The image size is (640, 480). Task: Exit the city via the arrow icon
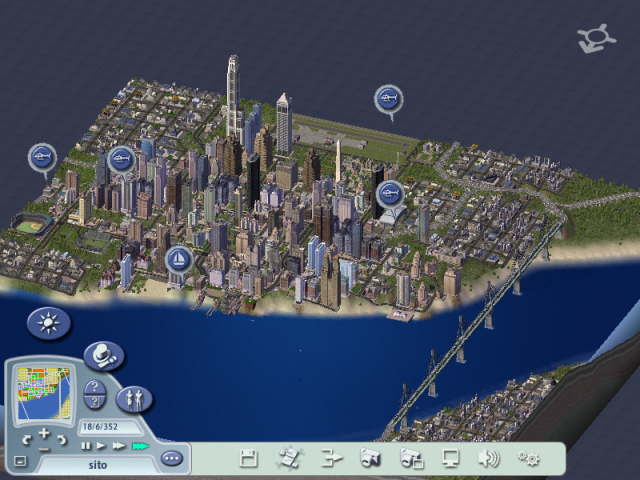[332, 459]
